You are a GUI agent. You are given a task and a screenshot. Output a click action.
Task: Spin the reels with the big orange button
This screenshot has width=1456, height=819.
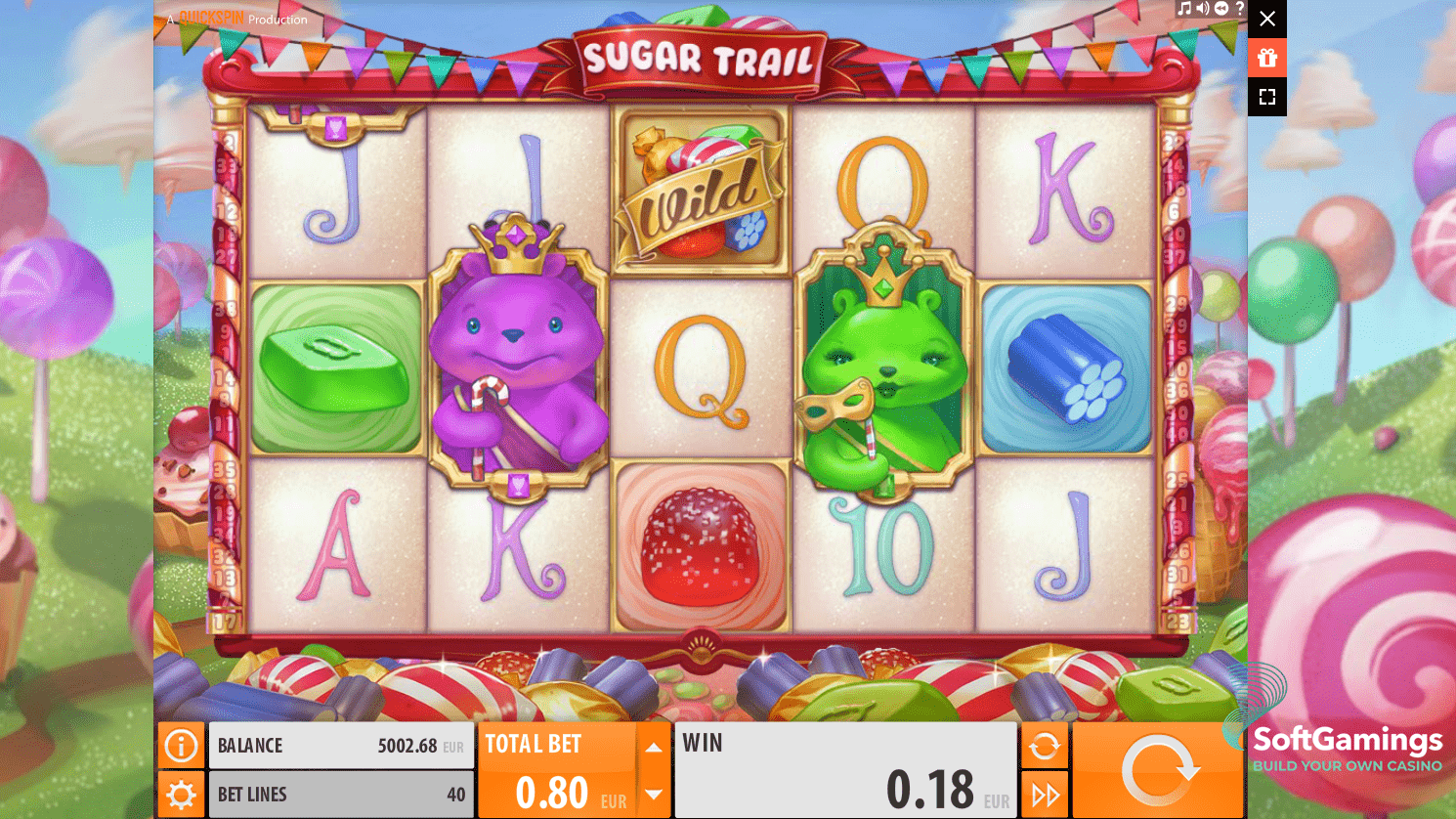click(1158, 770)
